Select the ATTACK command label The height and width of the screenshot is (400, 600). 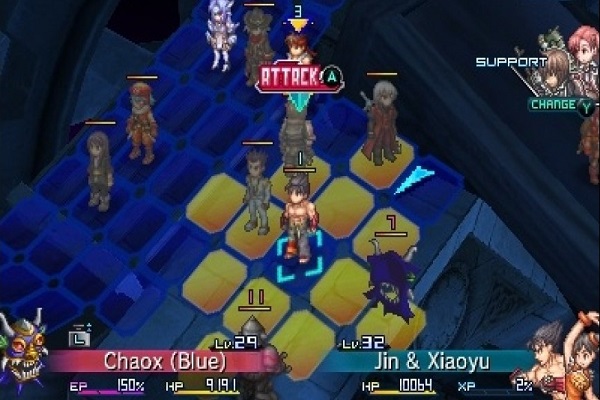(290, 76)
